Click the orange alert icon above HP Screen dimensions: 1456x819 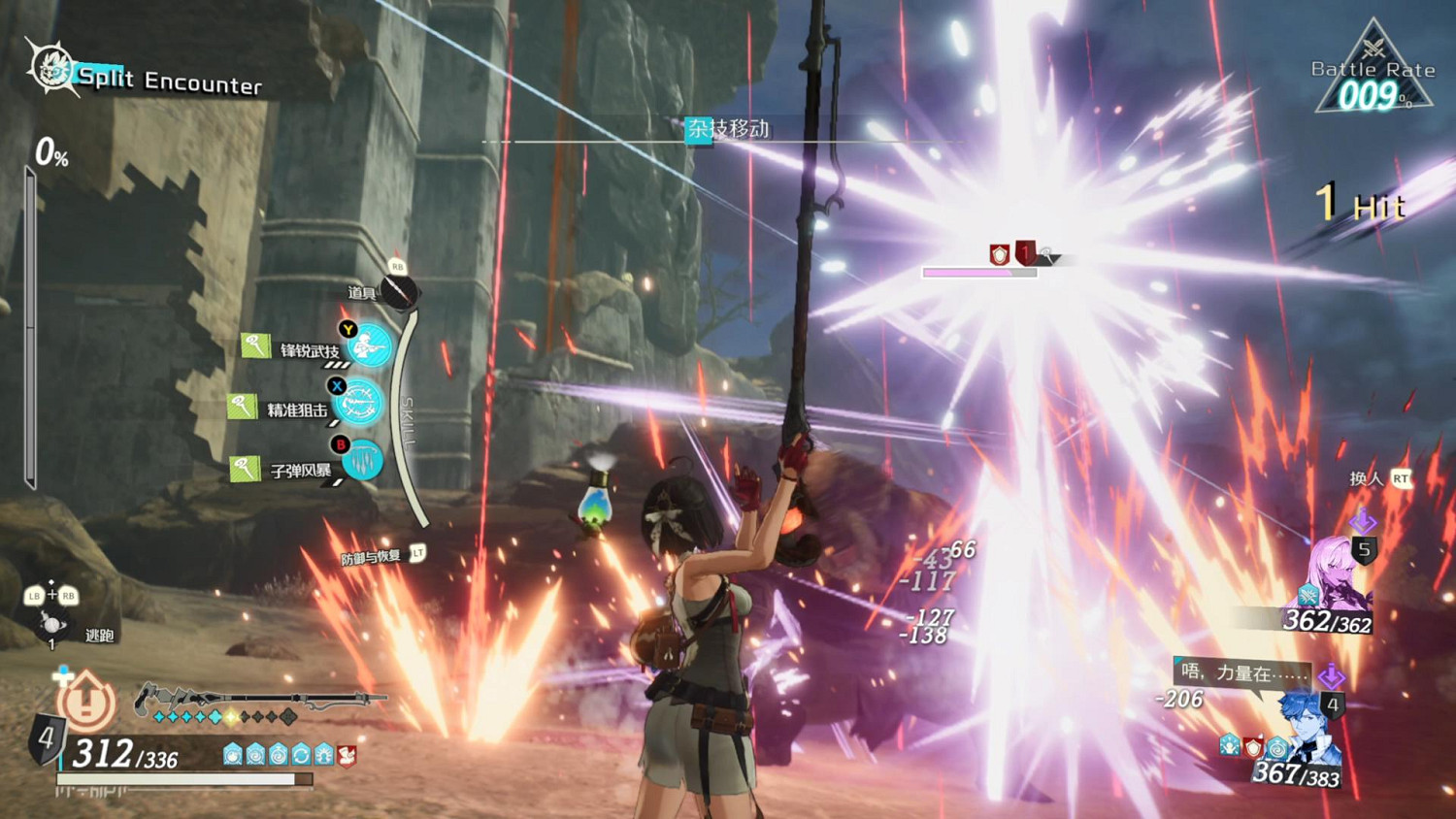tap(85, 701)
